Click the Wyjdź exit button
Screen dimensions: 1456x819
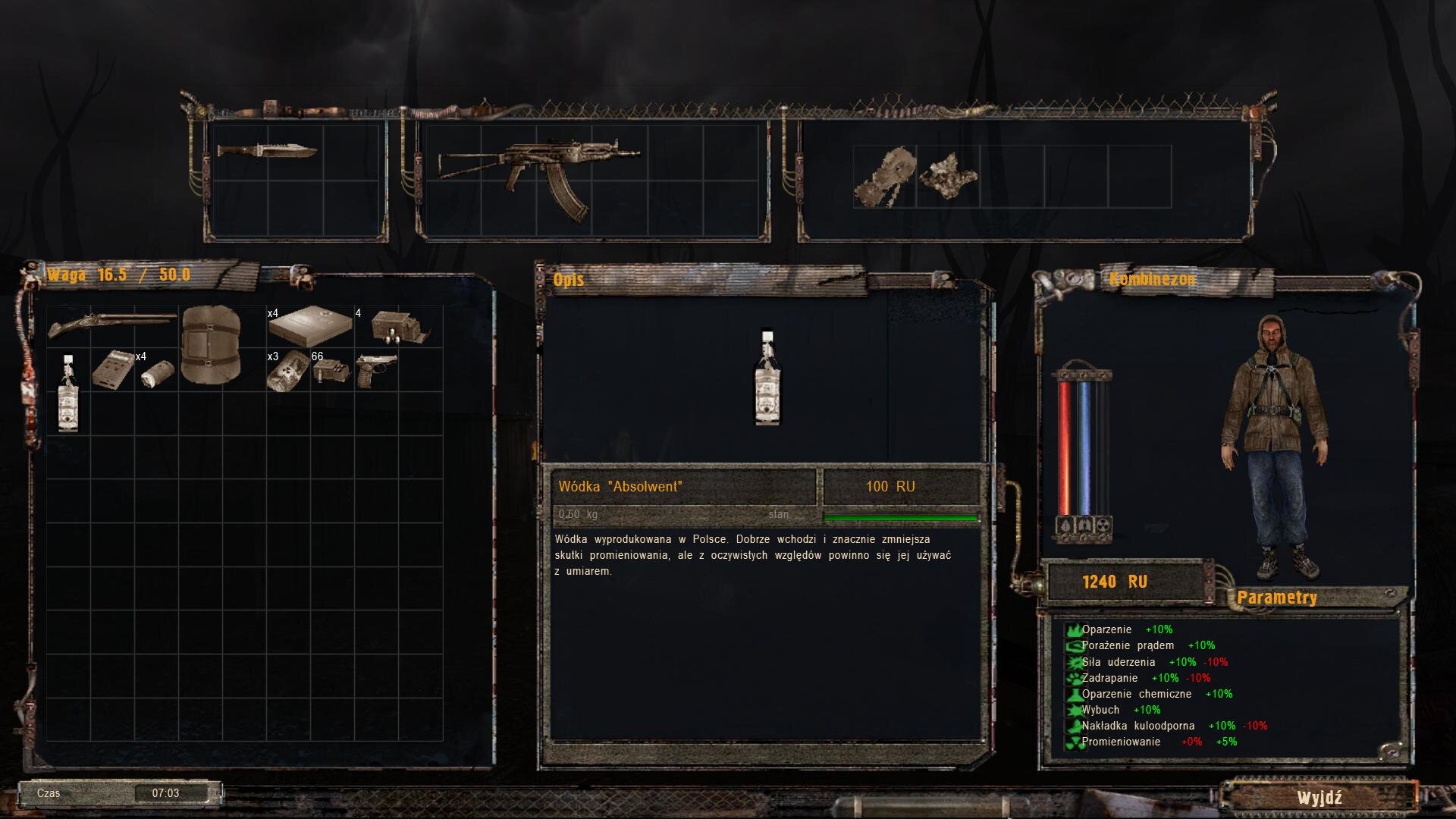1319,797
